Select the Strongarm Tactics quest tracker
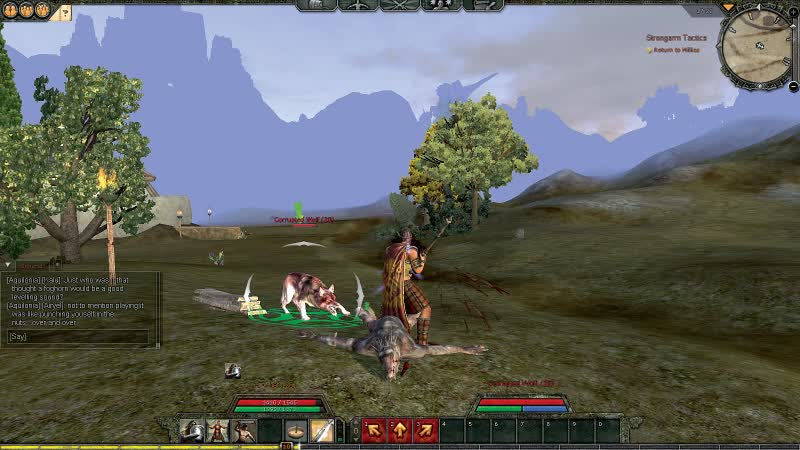 tap(676, 38)
